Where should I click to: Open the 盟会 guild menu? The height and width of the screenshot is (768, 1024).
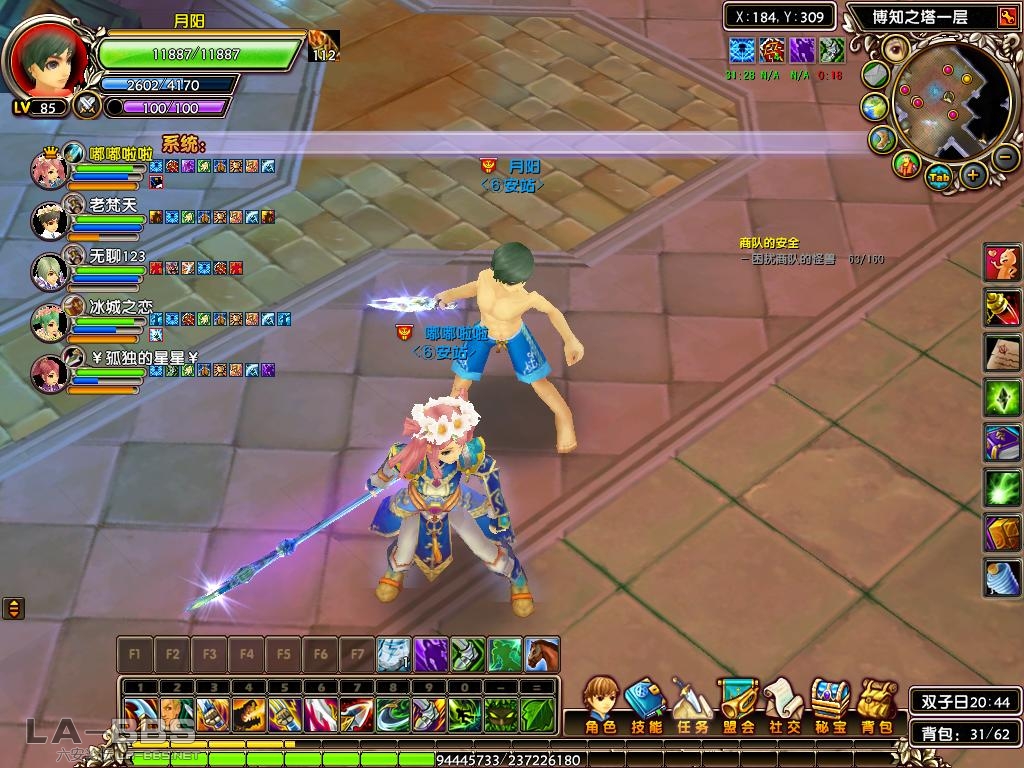point(737,705)
